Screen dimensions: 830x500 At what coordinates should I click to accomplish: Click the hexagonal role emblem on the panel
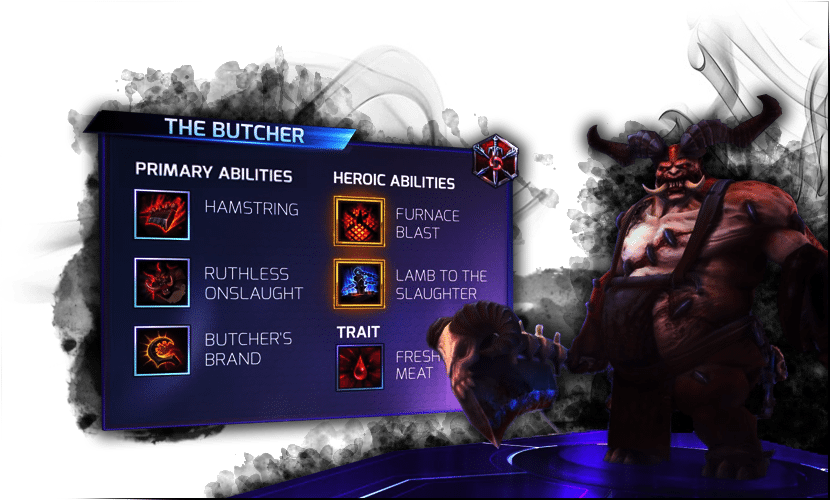pyautogui.click(x=494, y=160)
